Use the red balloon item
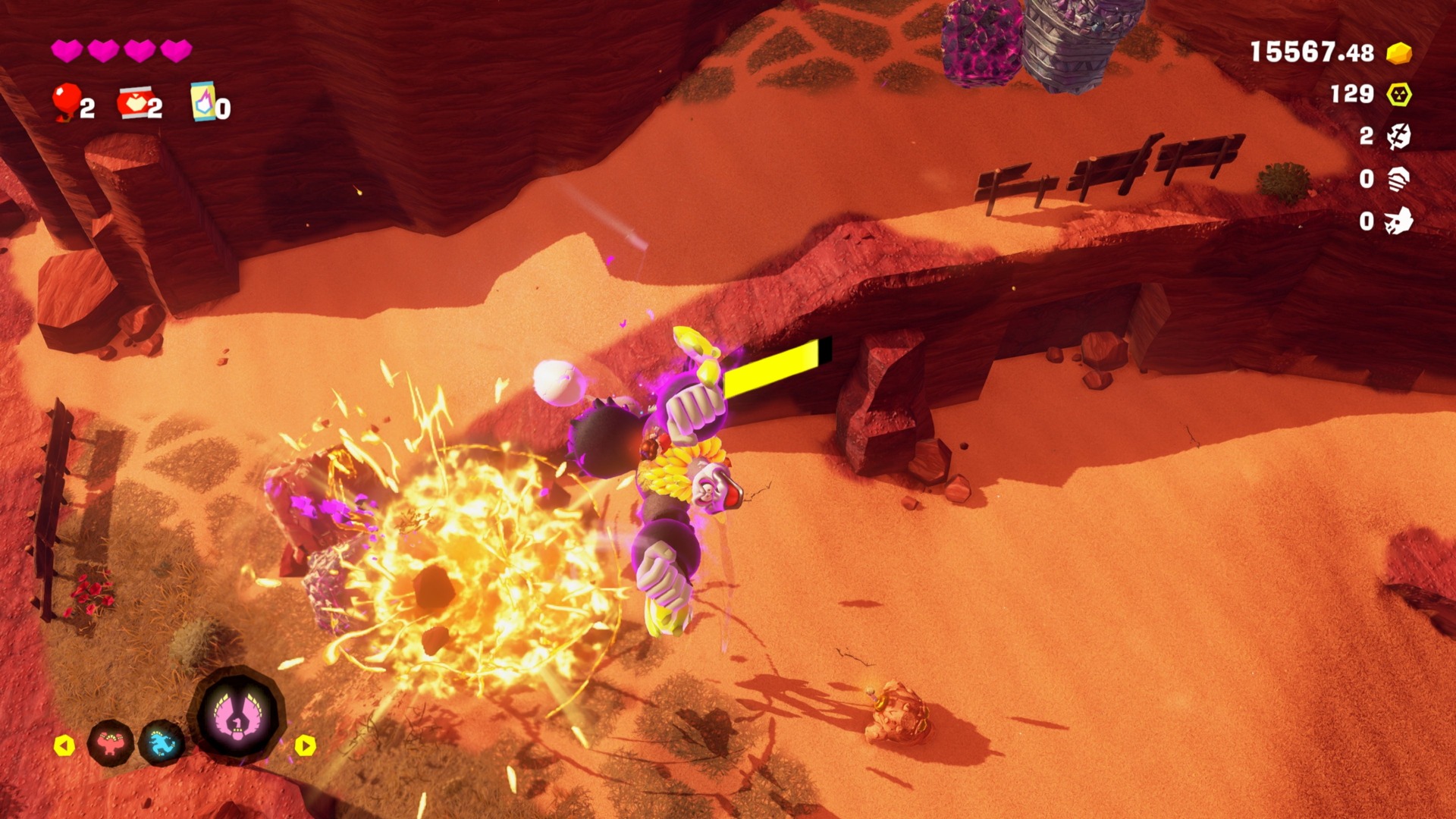 [x=66, y=102]
